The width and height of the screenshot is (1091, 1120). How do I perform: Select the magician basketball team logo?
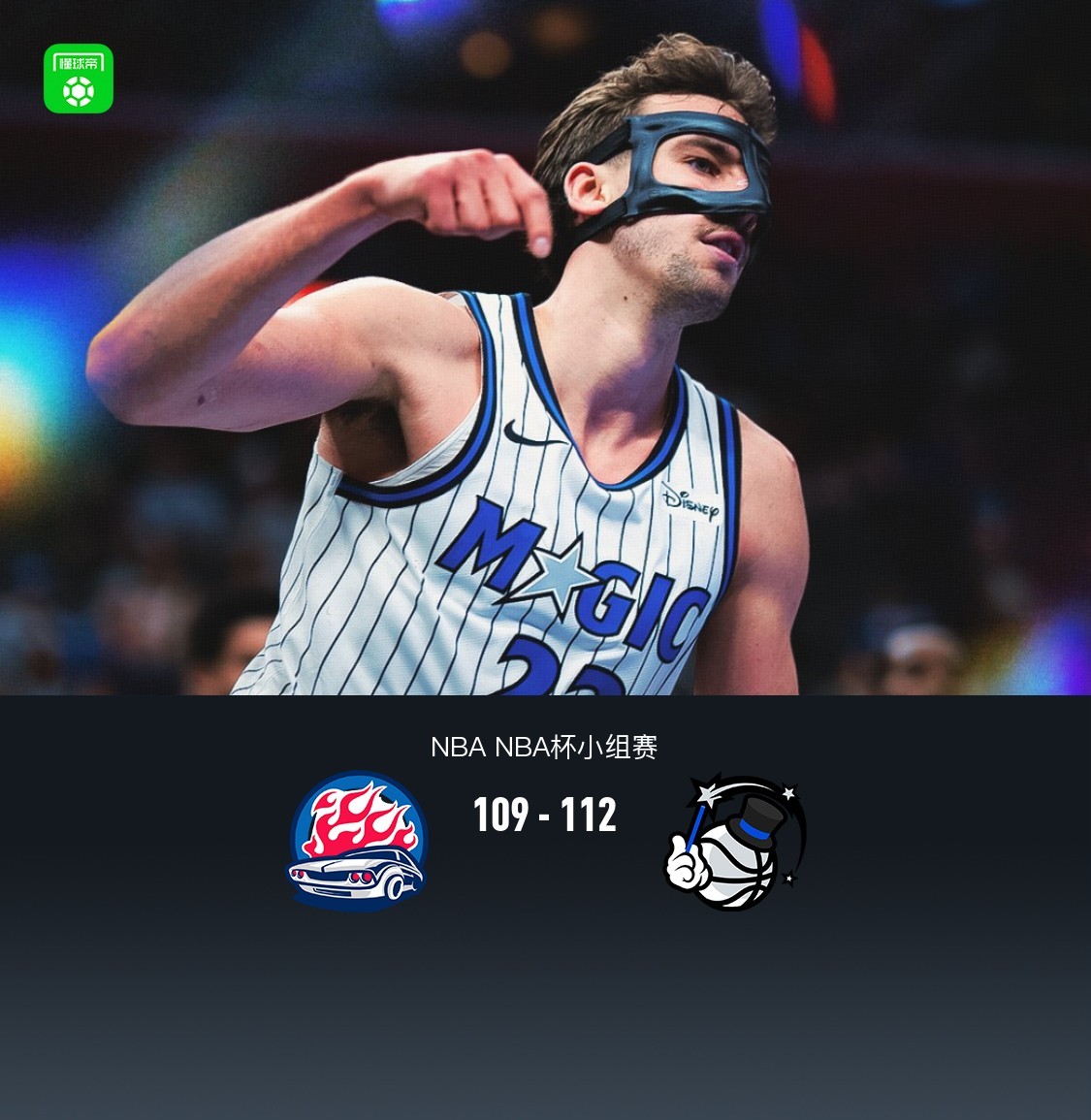(x=736, y=842)
